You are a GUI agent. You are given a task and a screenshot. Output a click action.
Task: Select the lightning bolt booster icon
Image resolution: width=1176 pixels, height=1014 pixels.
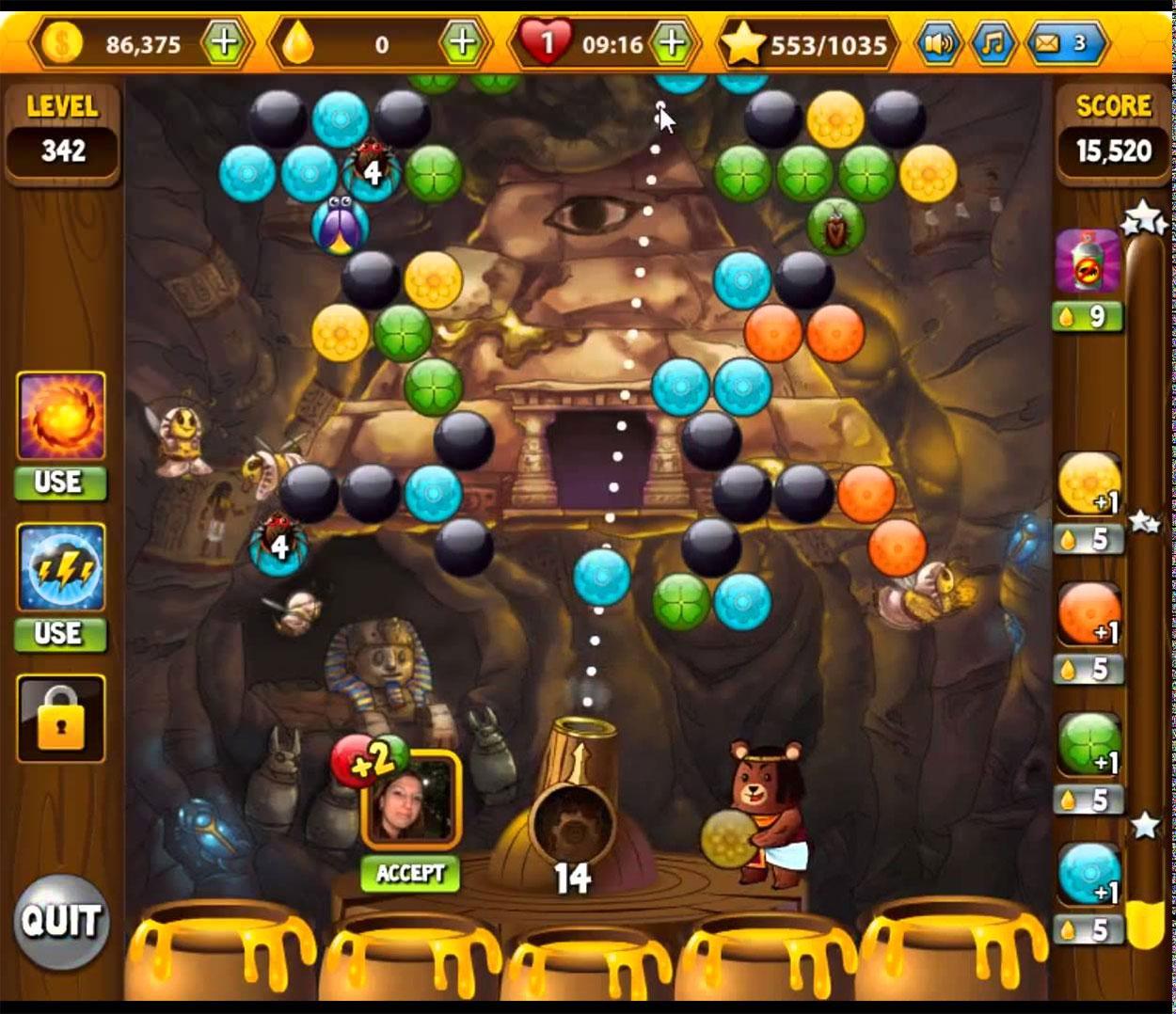(61, 568)
